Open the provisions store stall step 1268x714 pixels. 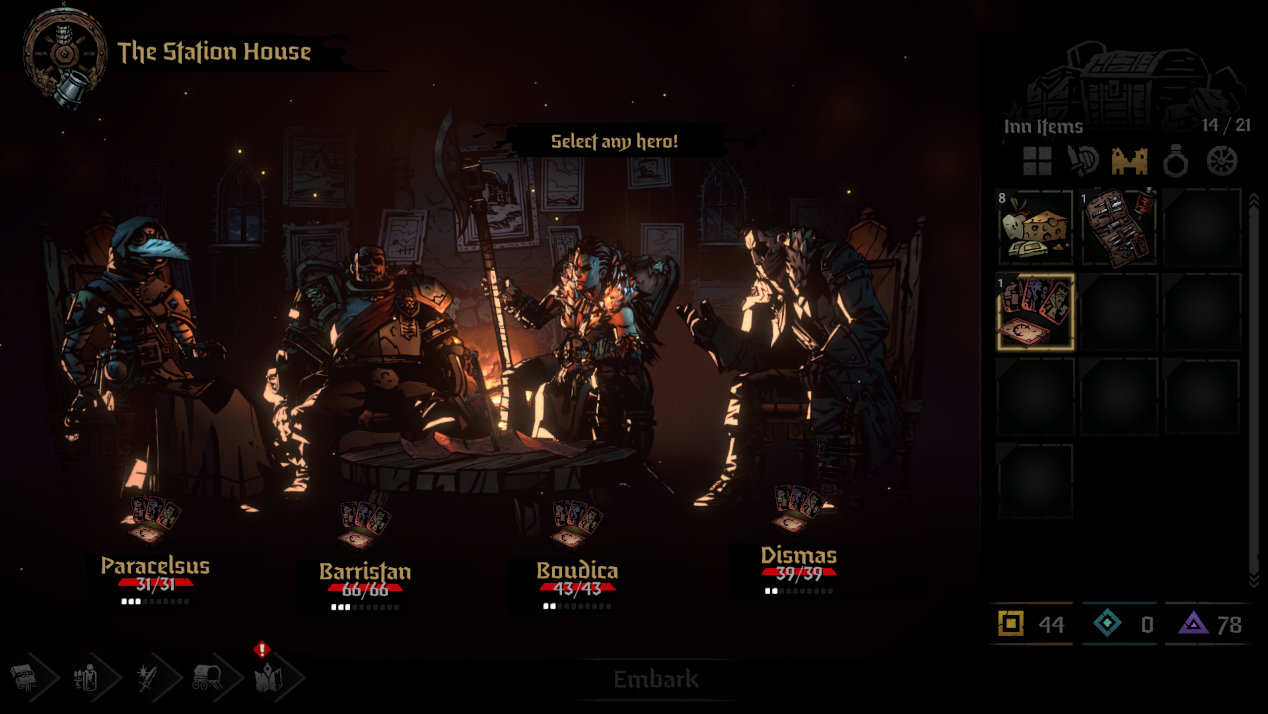point(24,679)
